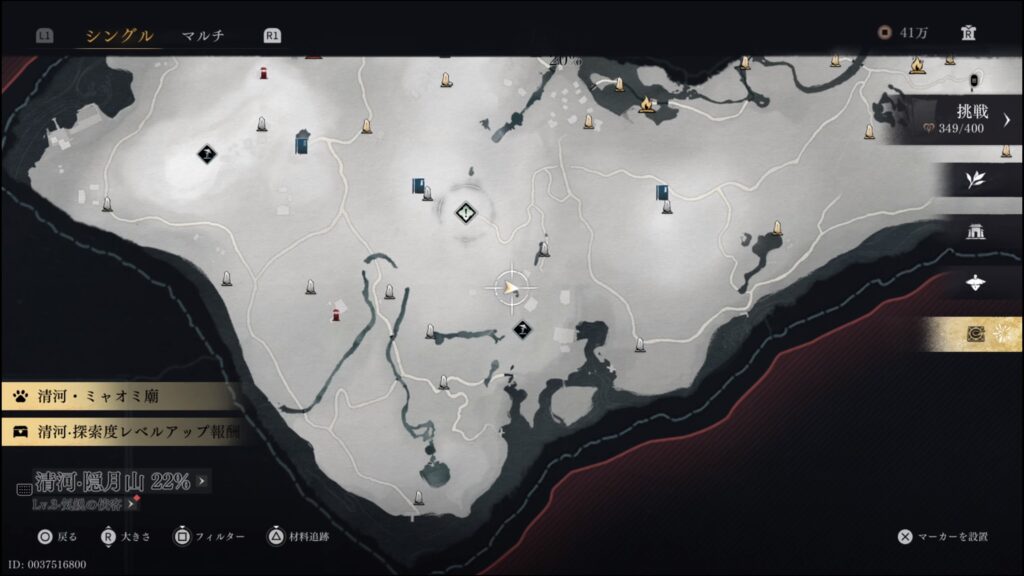Select the exclamation mark quest marker
This screenshot has height=576, width=1024.
coord(466,212)
